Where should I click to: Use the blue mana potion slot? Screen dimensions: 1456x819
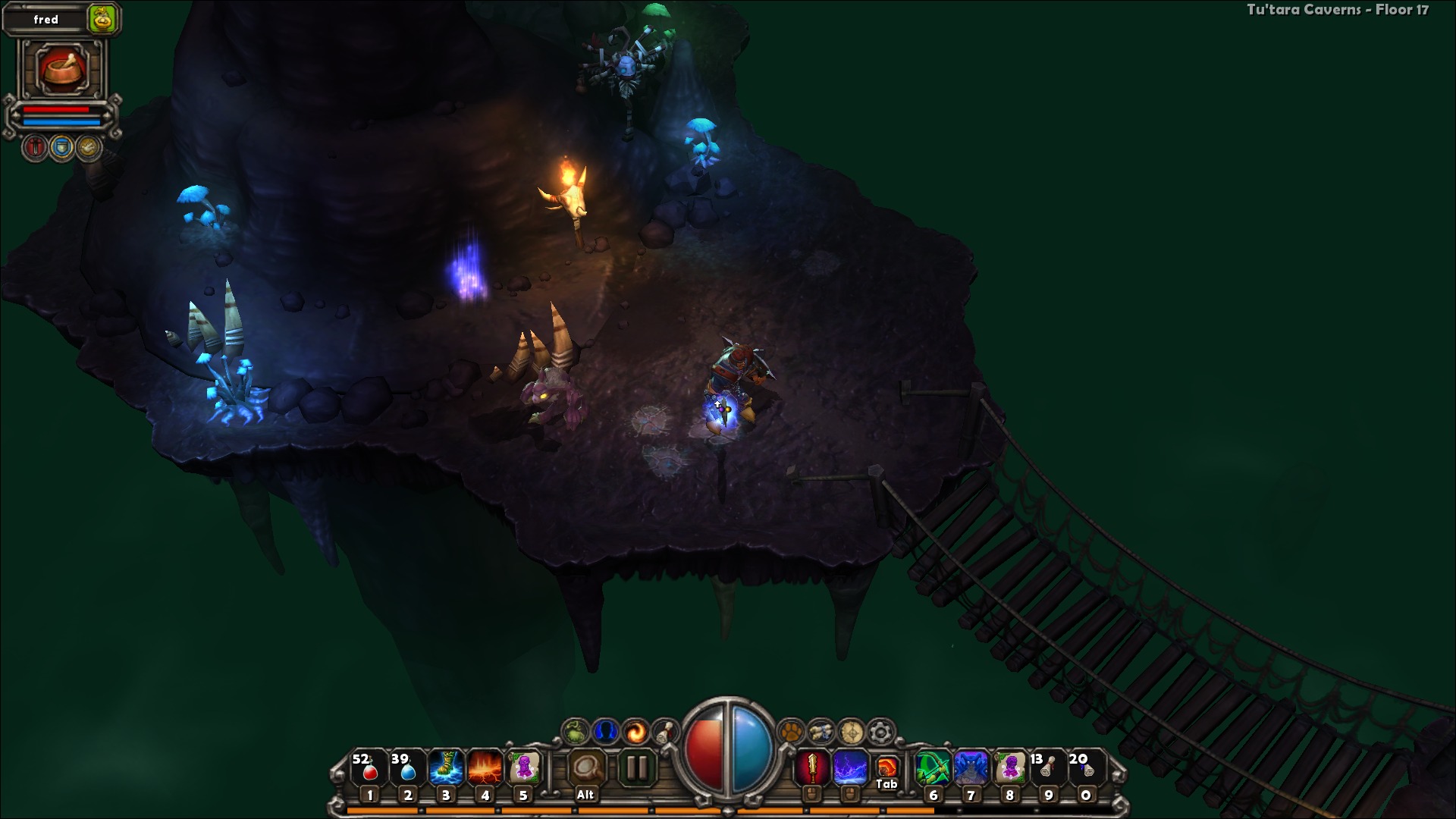point(407,768)
